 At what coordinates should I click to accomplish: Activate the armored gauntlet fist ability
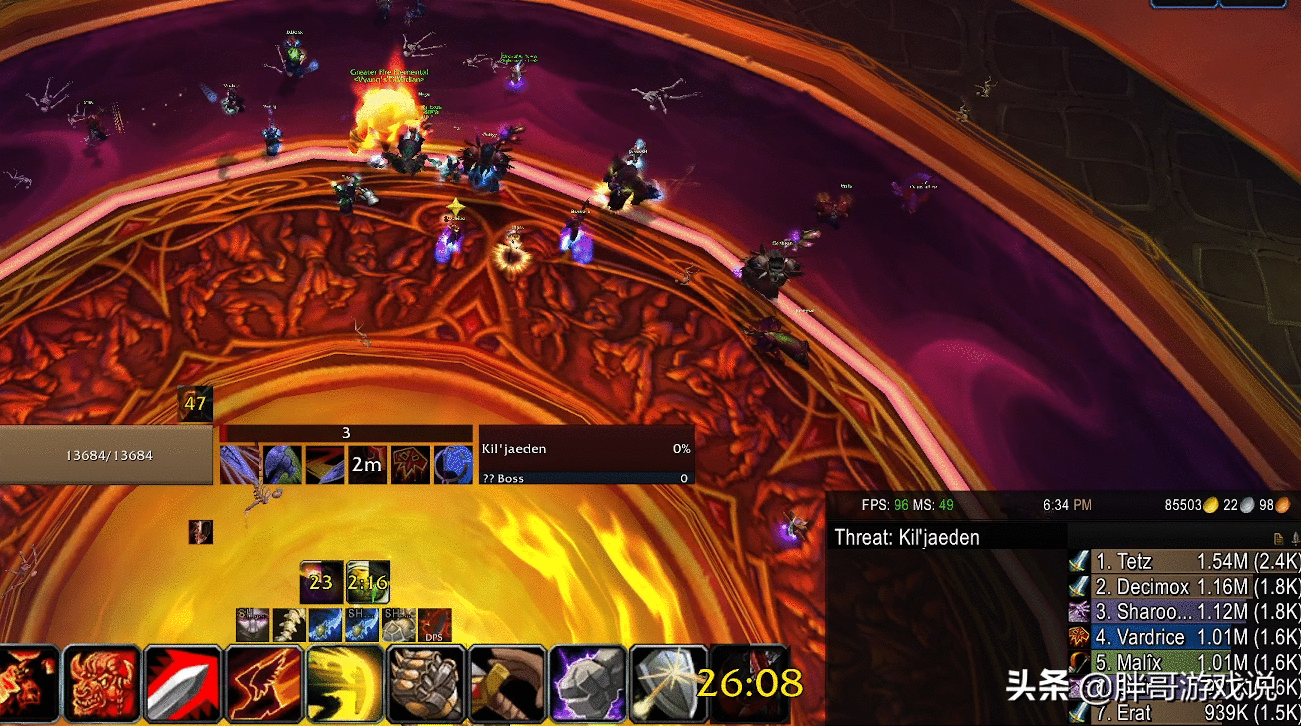pyautogui.click(x=426, y=685)
